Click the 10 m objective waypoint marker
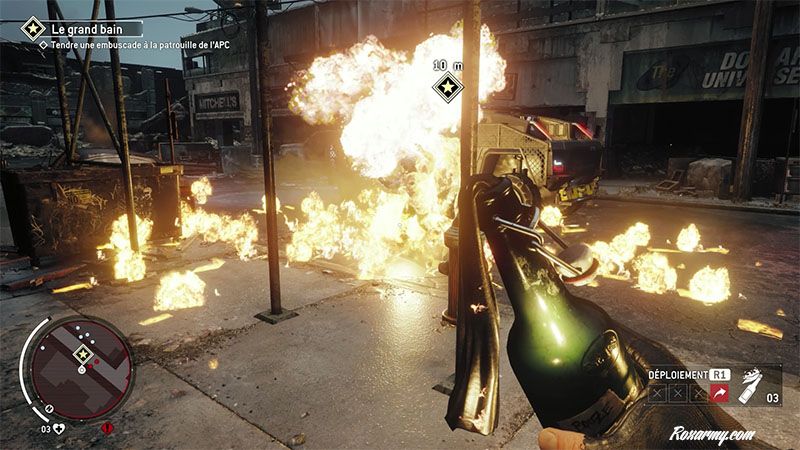 [x=446, y=87]
